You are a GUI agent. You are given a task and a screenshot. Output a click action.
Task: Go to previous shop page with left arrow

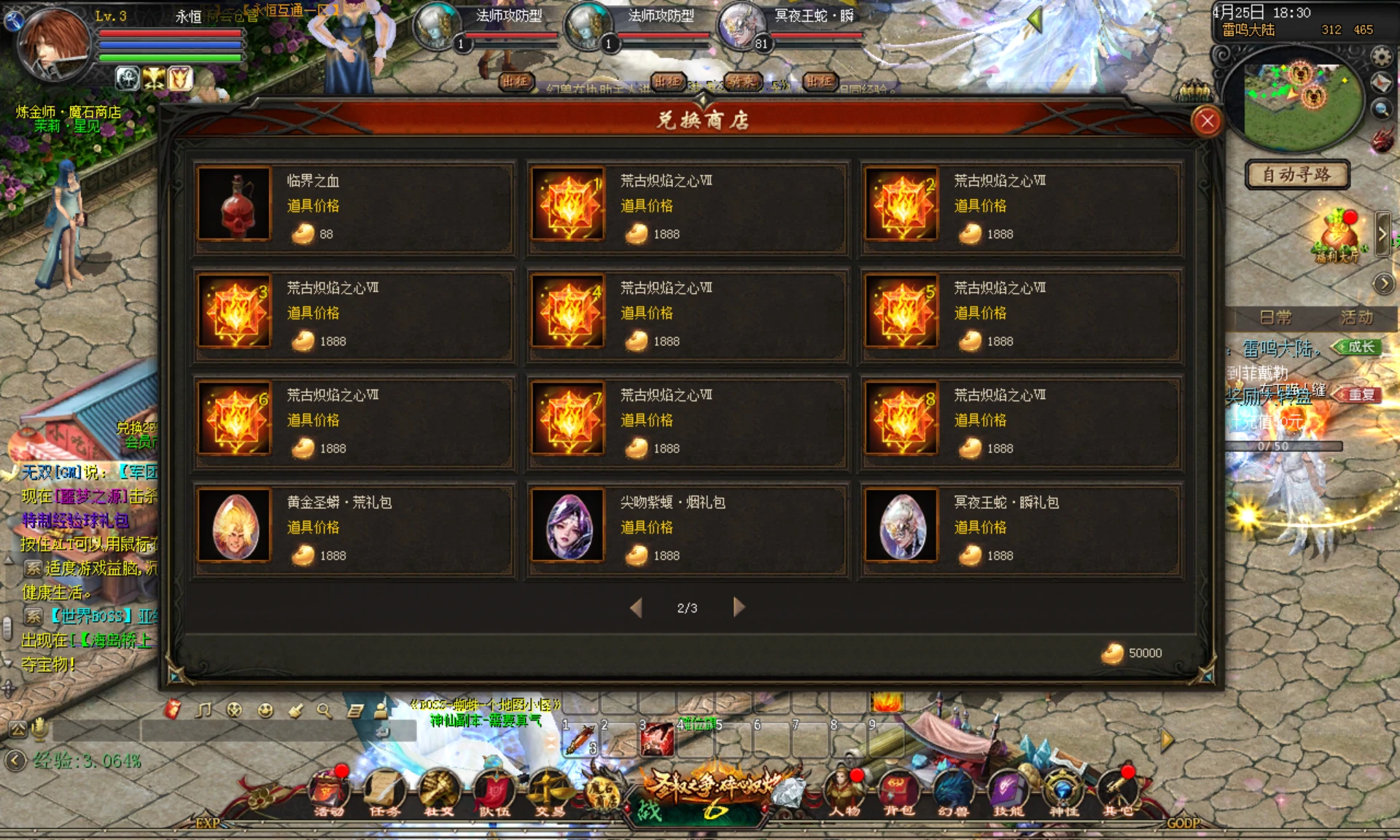(636, 607)
